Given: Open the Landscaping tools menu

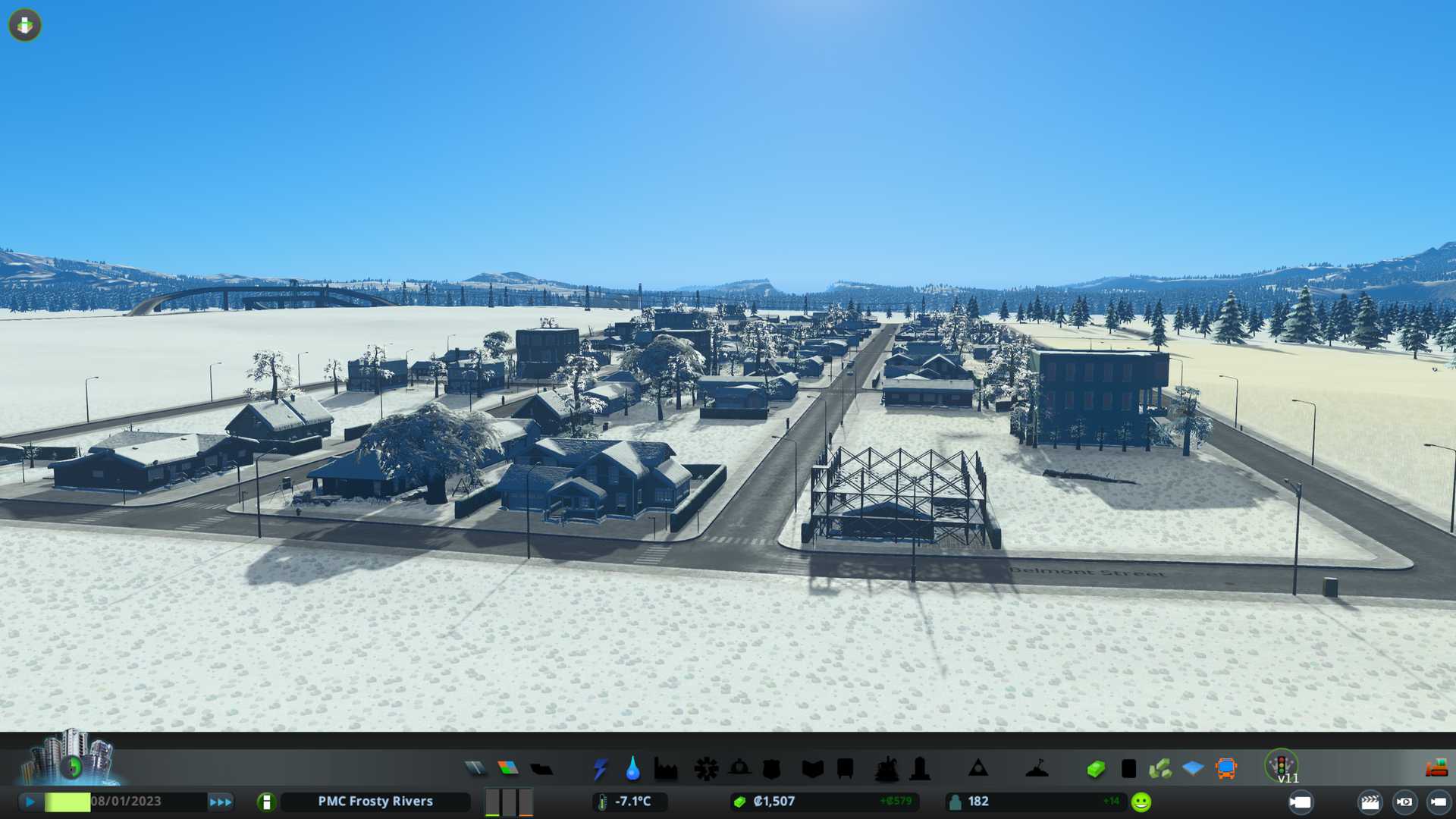Looking at the screenshot, I should [1037, 769].
